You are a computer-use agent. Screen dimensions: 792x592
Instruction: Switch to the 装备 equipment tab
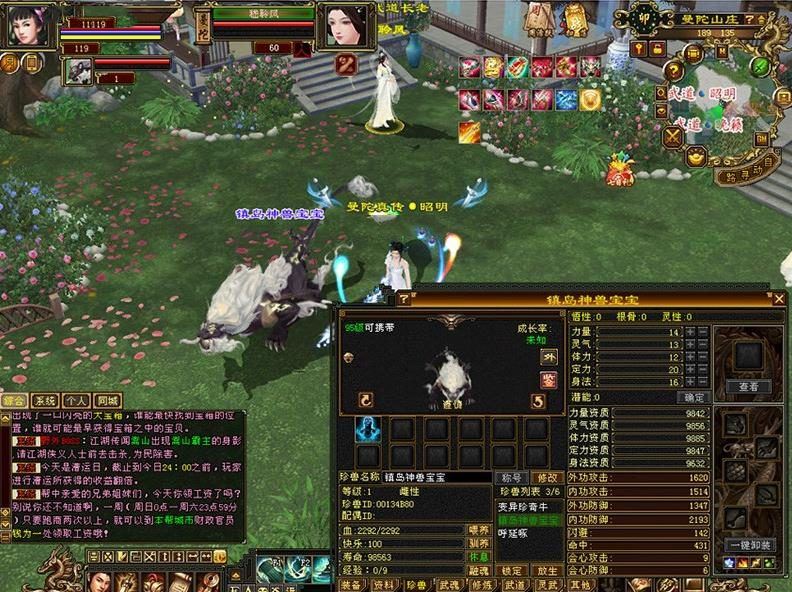pos(352,584)
